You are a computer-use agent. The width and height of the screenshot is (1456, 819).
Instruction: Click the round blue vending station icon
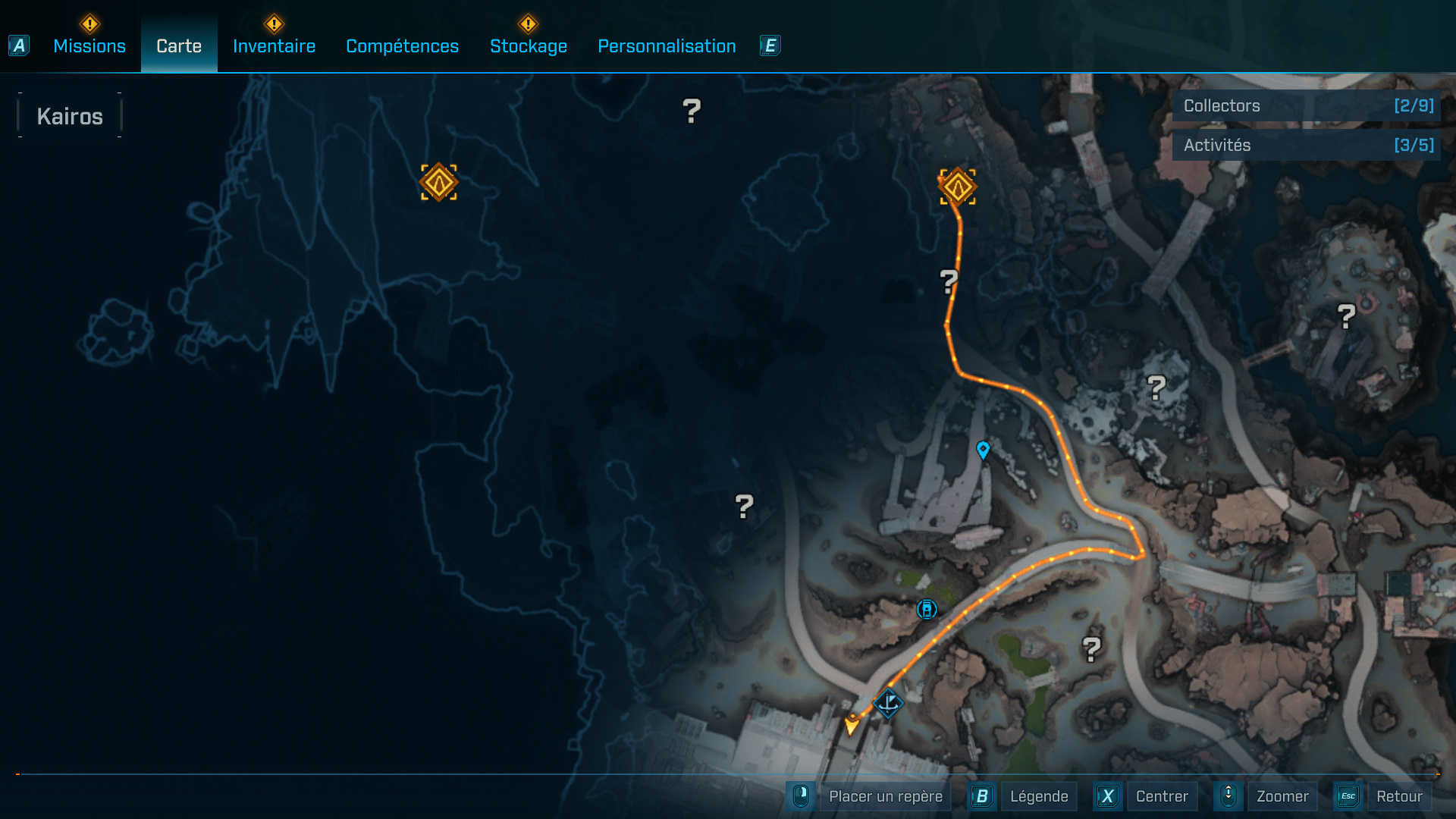click(927, 610)
